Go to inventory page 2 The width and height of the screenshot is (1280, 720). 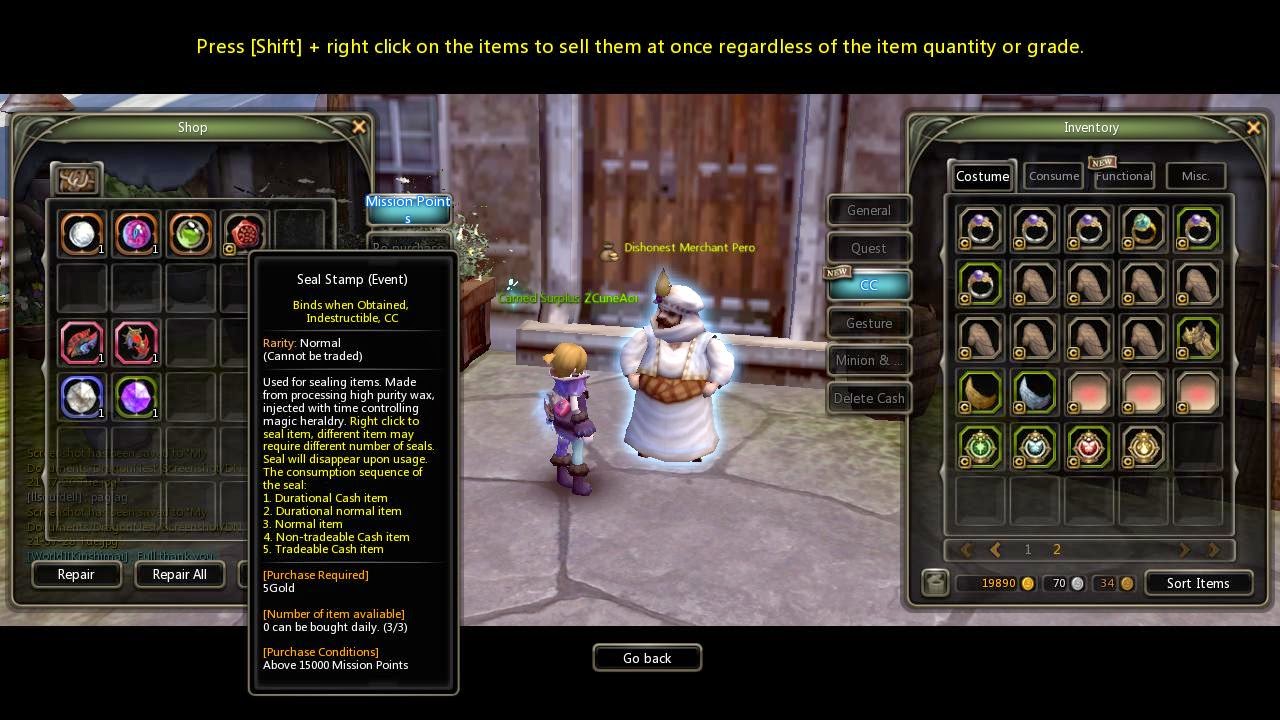pos(1057,549)
